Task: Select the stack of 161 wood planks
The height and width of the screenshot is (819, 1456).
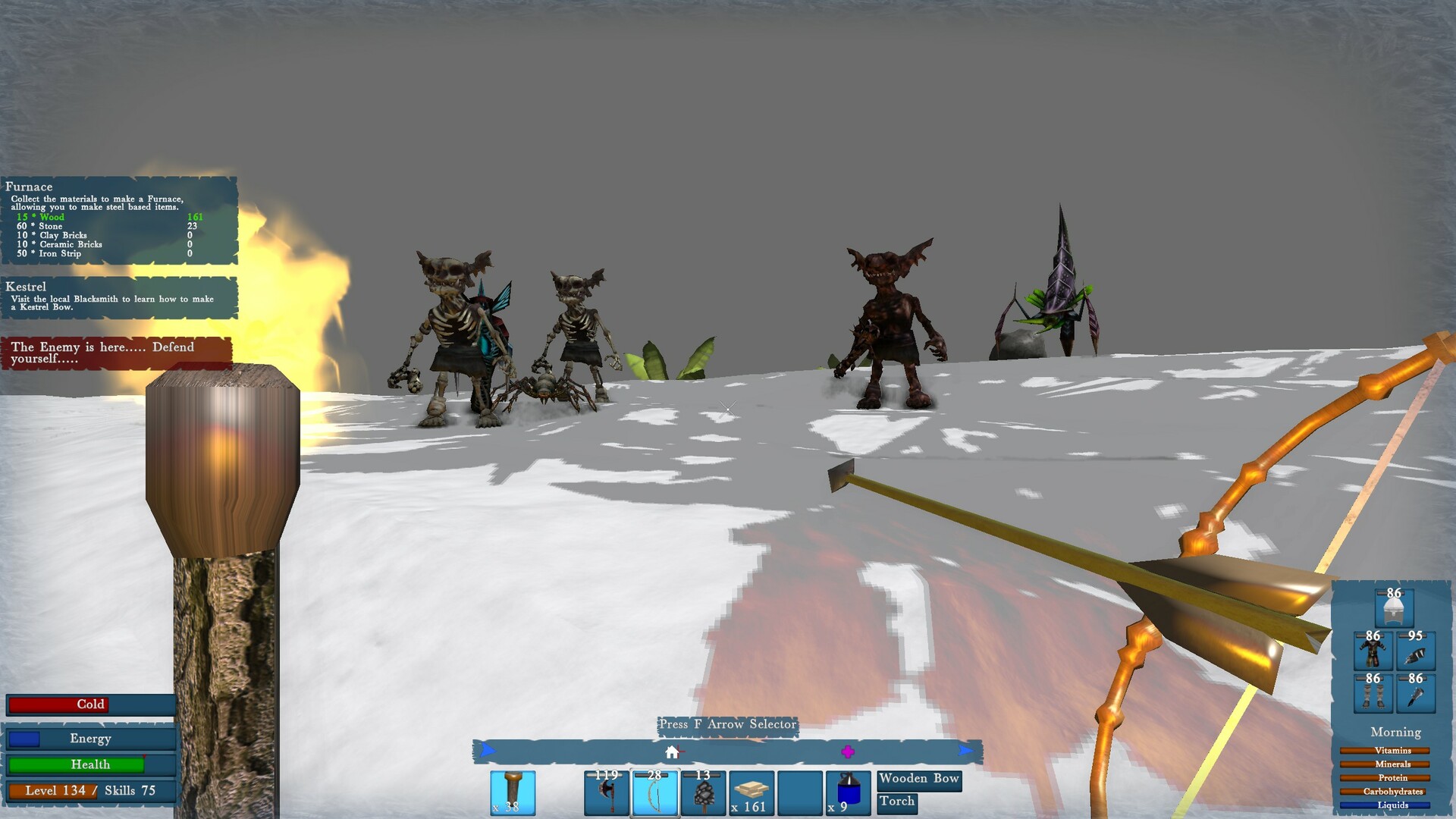Action: [x=751, y=792]
